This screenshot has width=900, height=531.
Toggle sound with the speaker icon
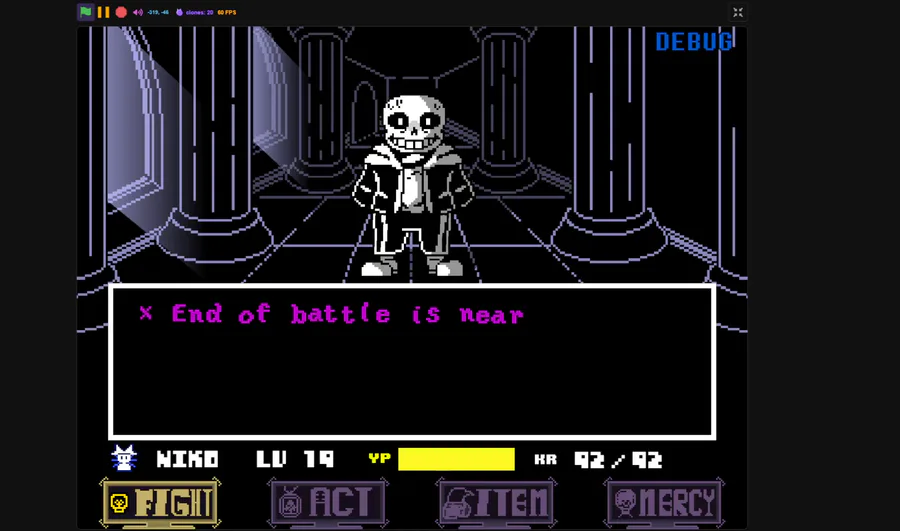tap(138, 12)
